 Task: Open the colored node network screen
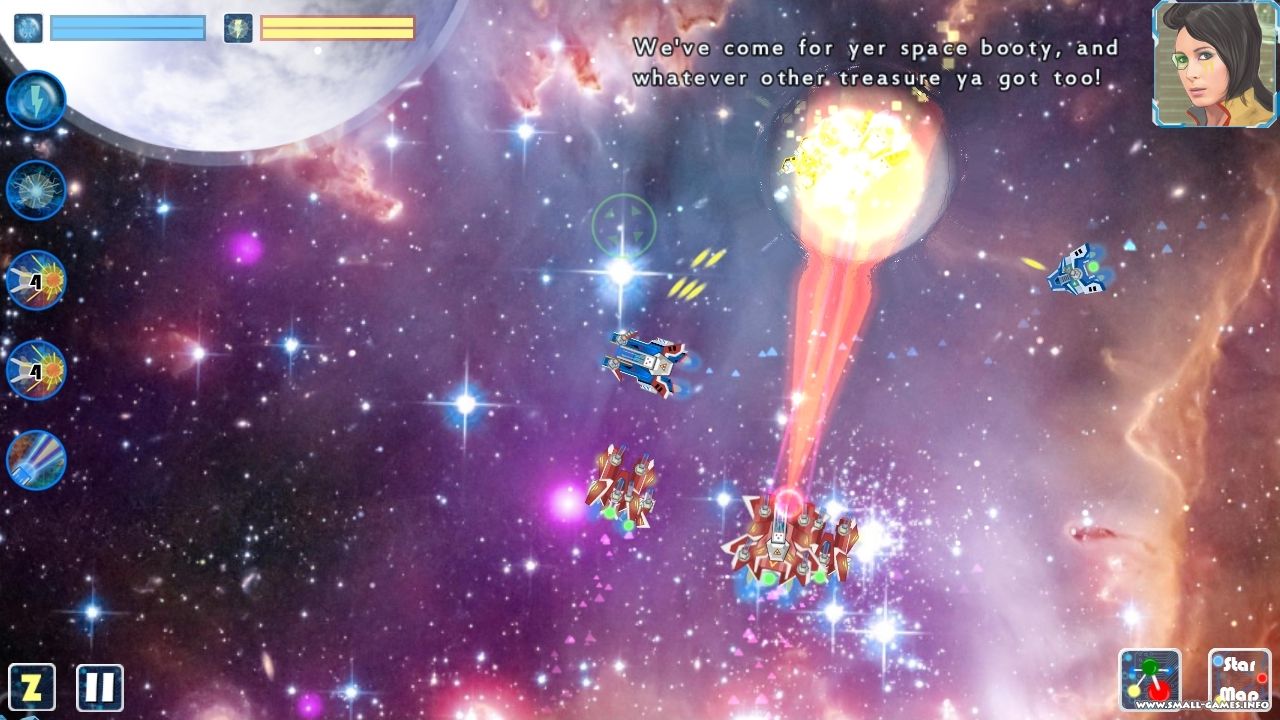pos(1150,680)
